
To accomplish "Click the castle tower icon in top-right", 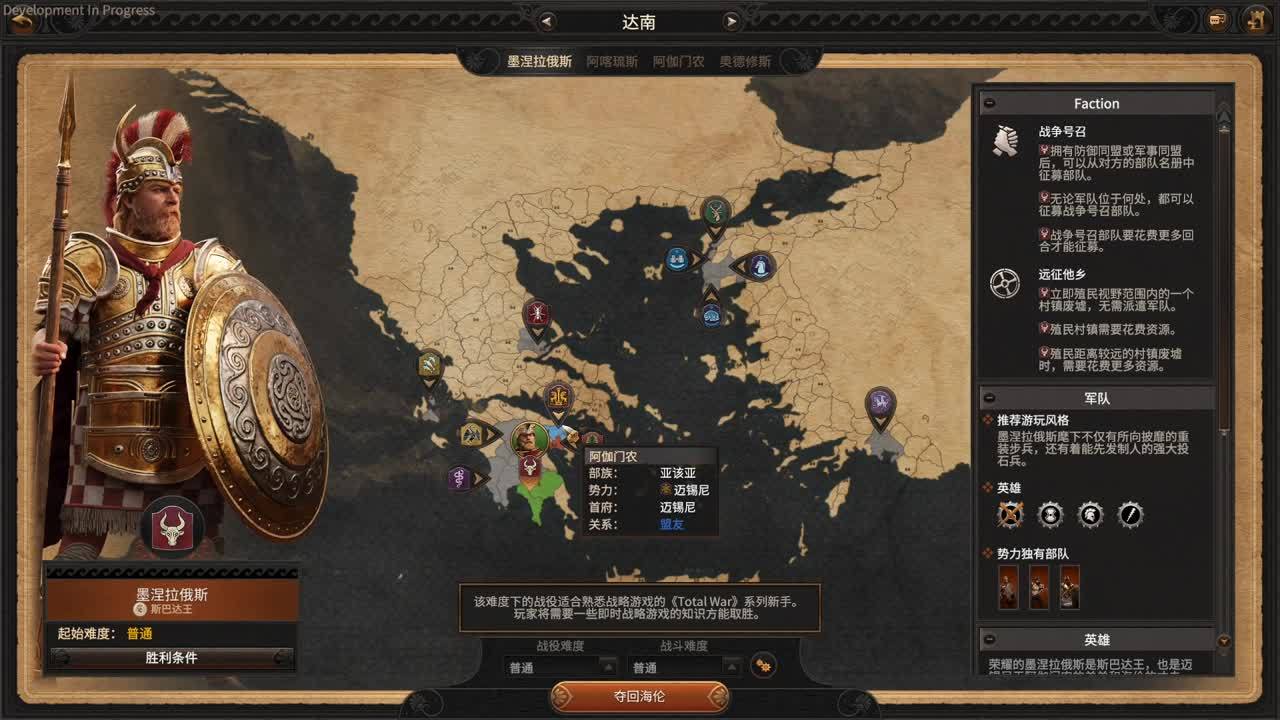I will 1256,20.
